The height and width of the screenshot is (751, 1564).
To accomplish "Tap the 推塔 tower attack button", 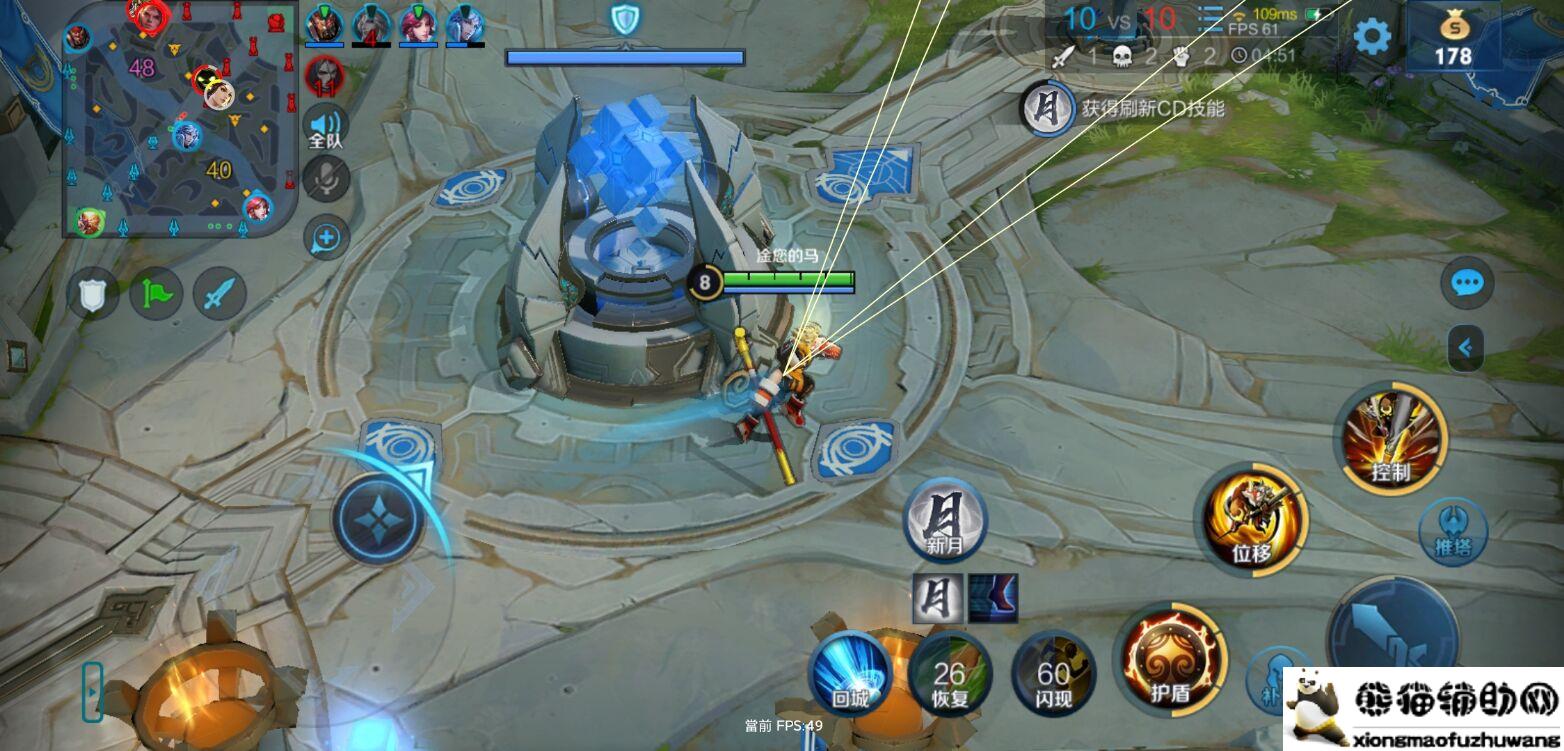I will [1452, 532].
